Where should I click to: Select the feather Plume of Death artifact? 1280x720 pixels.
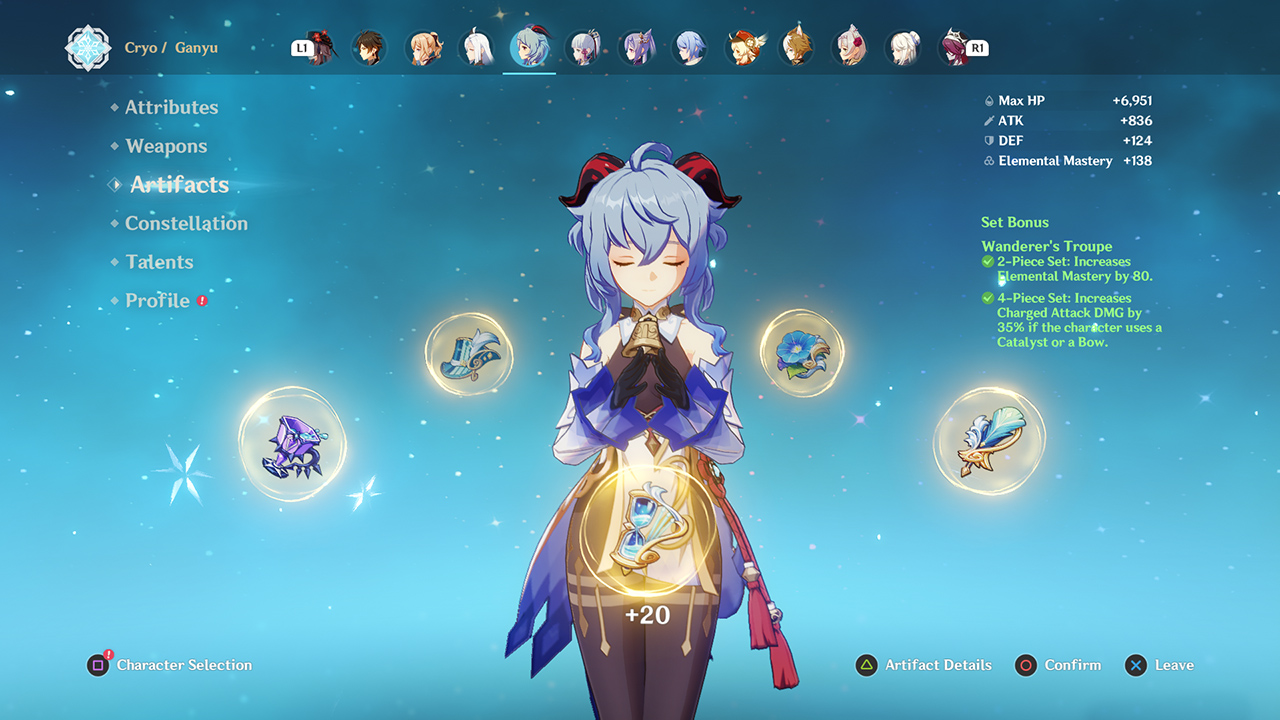[x=989, y=438]
